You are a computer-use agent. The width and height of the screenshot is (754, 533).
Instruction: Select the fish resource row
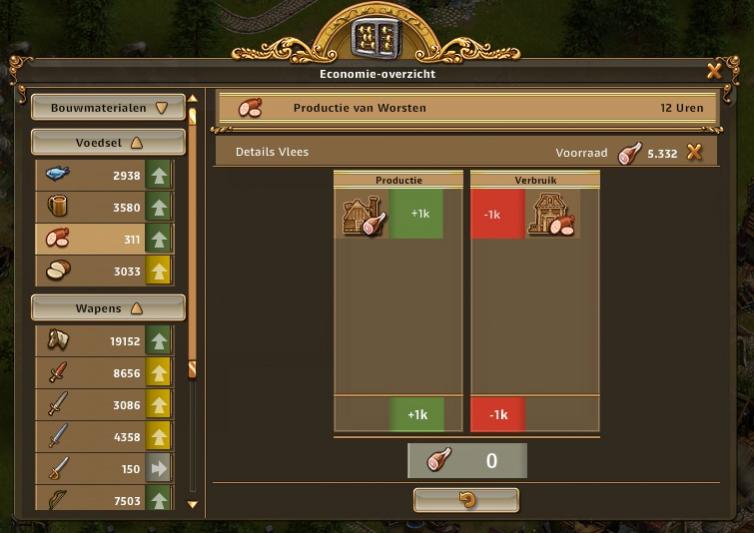[103, 175]
